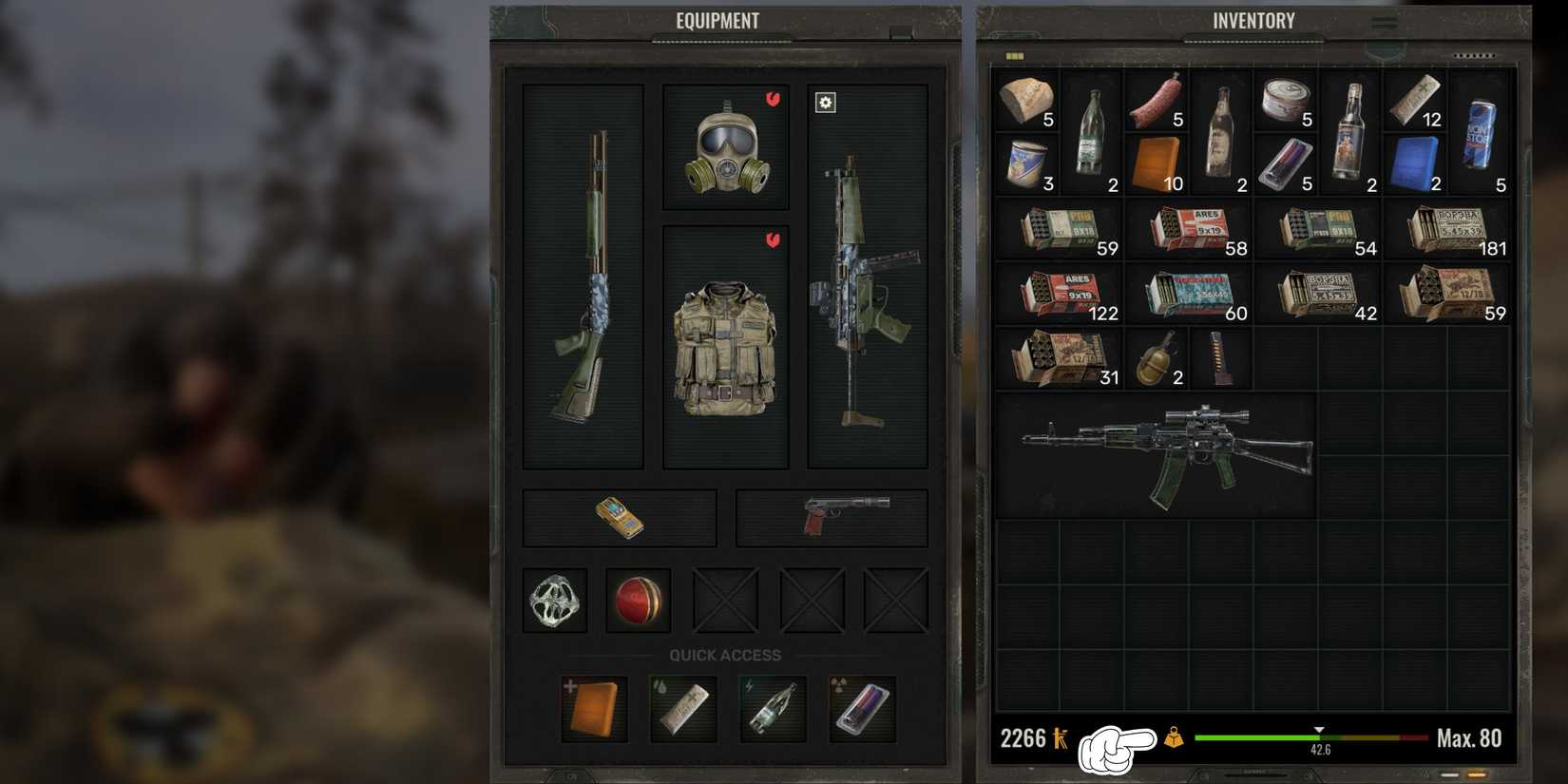
Task: Select the skull artifact in the artifact slot
Action: [x=554, y=601]
